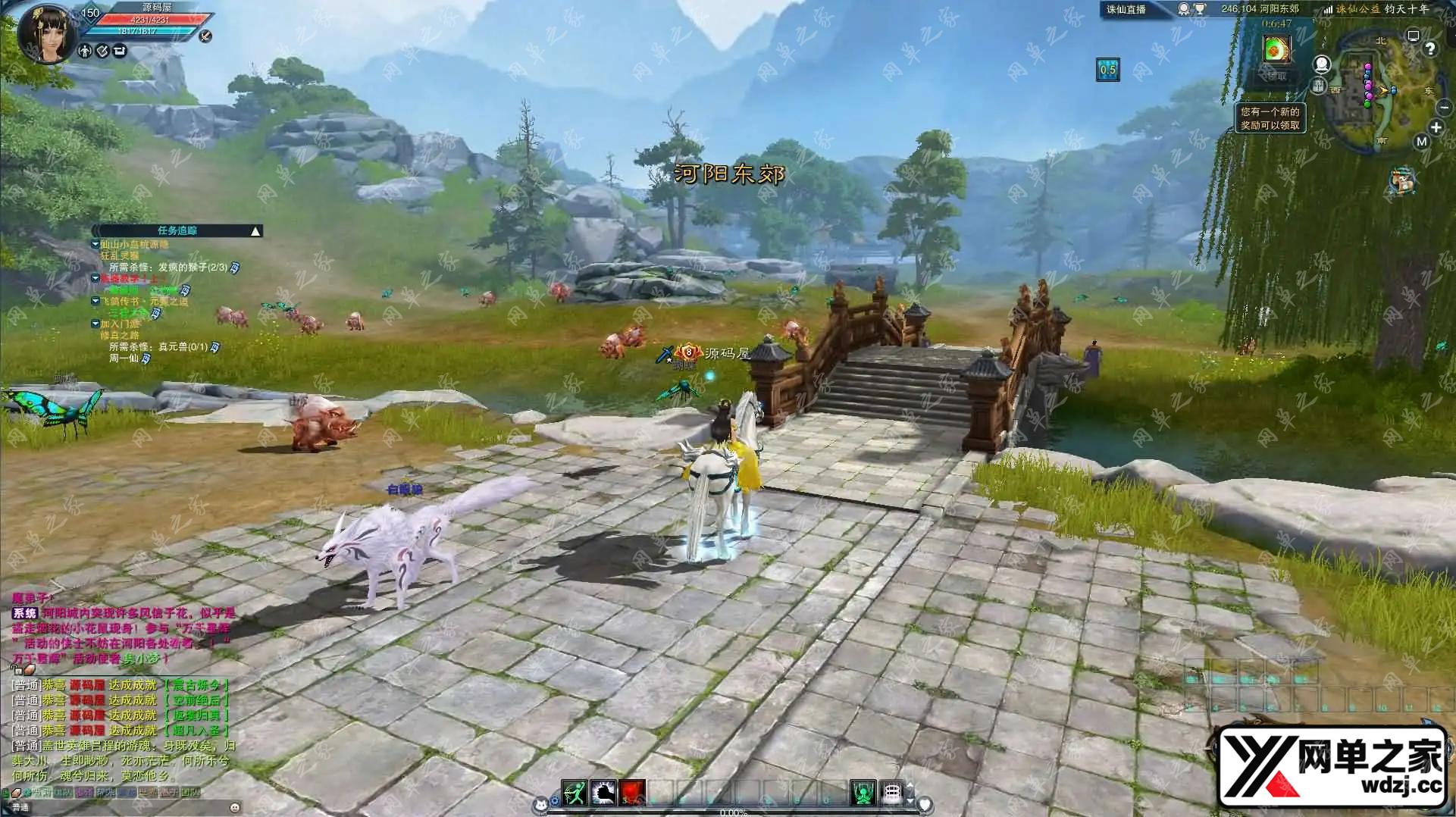Open the 诛仙直播 live stream tab
Screen dimensions: 1456x817
point(1126,10)
